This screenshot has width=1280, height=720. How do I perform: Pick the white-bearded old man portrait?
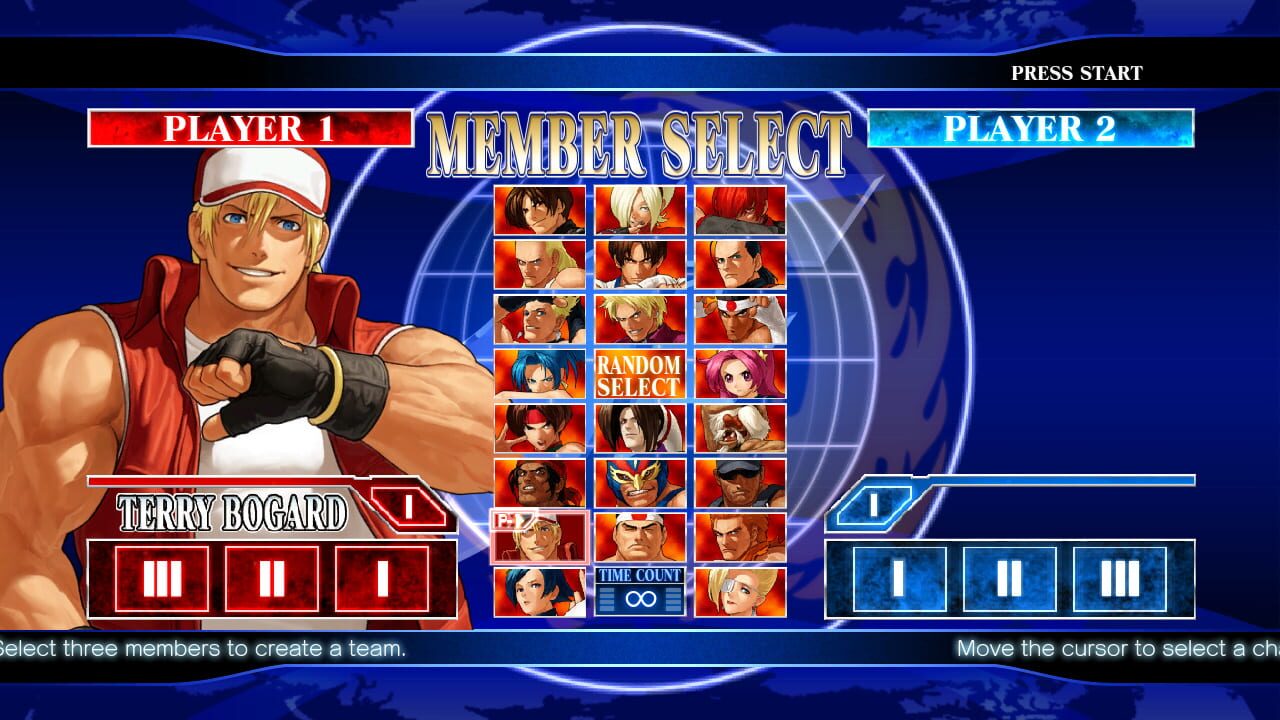[741, 428]
